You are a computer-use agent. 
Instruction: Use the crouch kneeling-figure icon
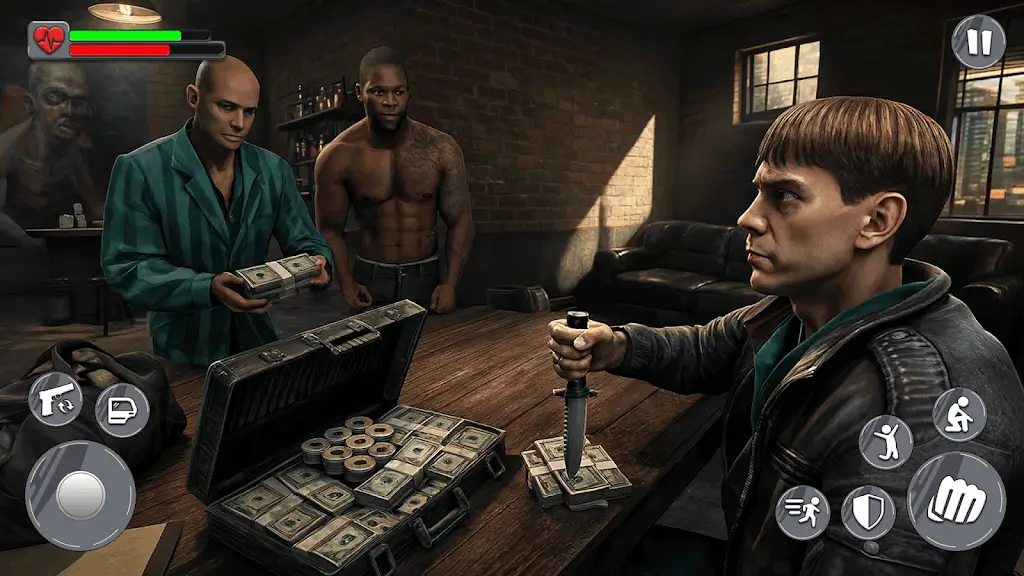tap(959, 414)
